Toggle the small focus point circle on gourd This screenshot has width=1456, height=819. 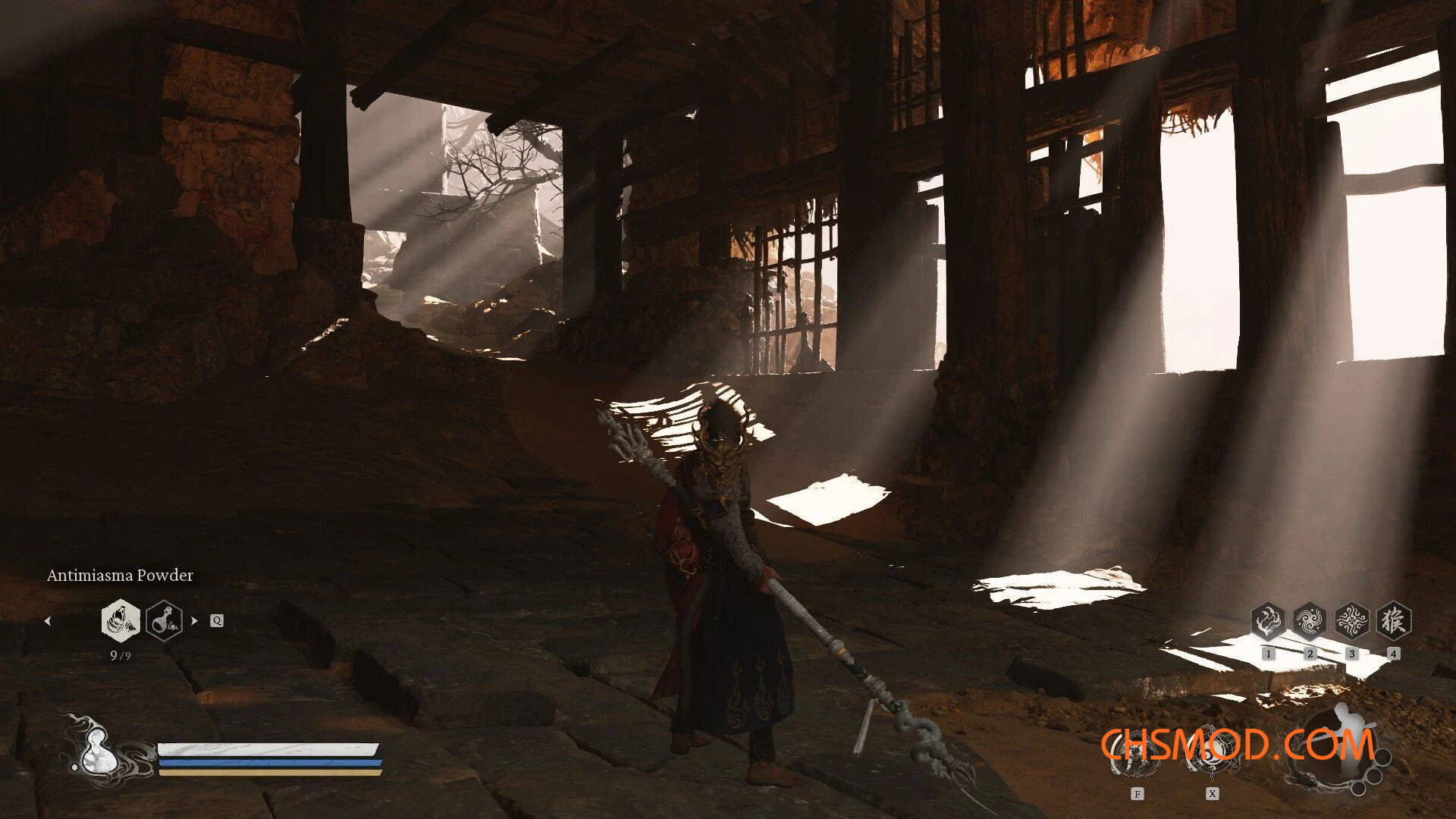click(74, 767)
